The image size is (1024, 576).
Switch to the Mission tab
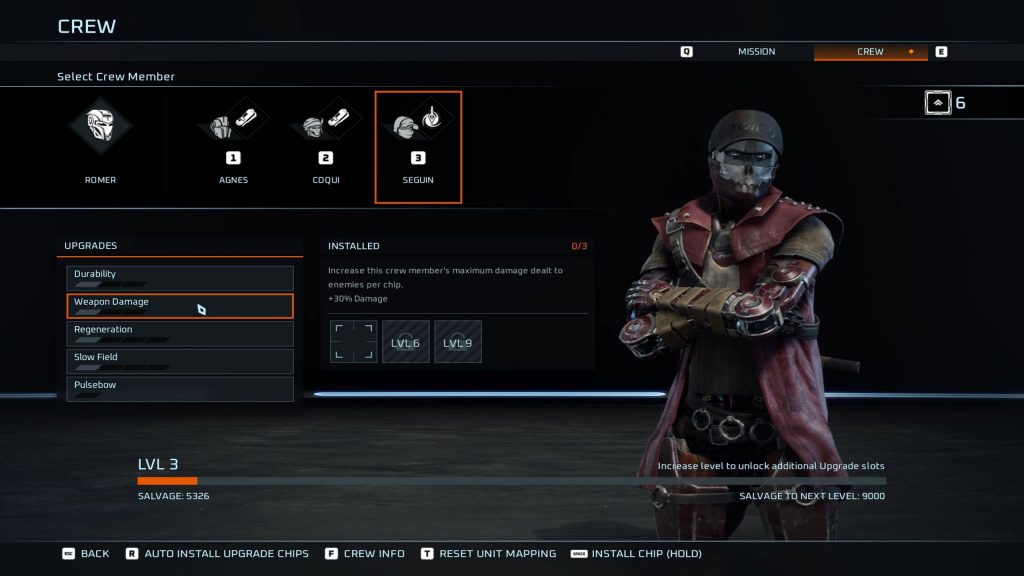[756, 52]
